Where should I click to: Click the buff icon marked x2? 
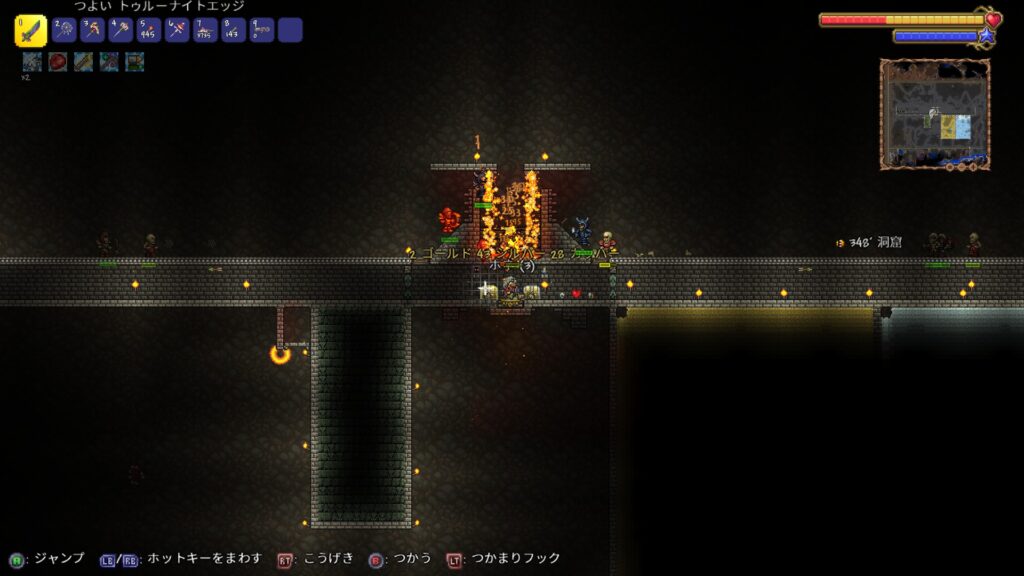(32, 62)
